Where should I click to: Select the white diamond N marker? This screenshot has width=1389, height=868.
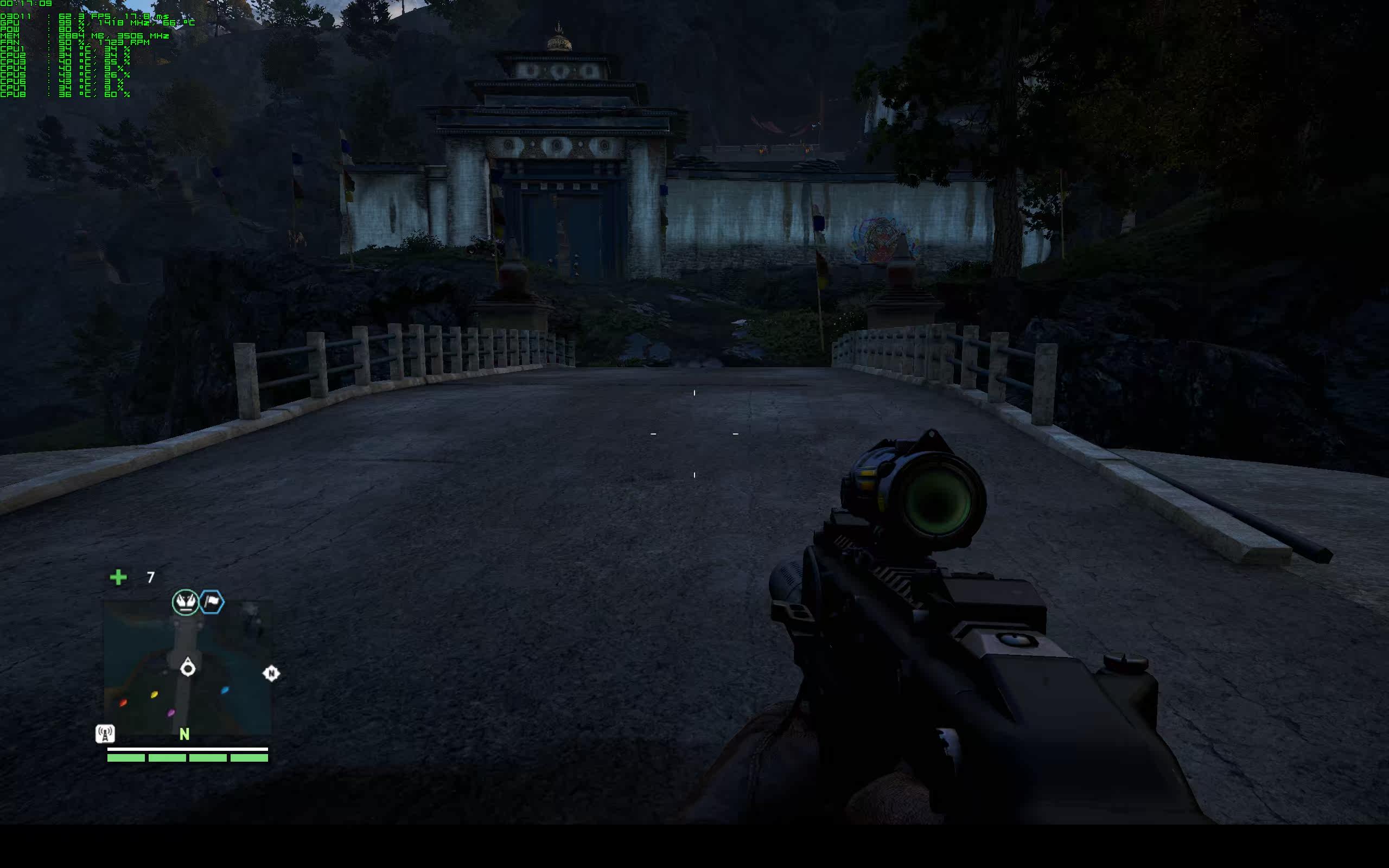coord(271,673)
